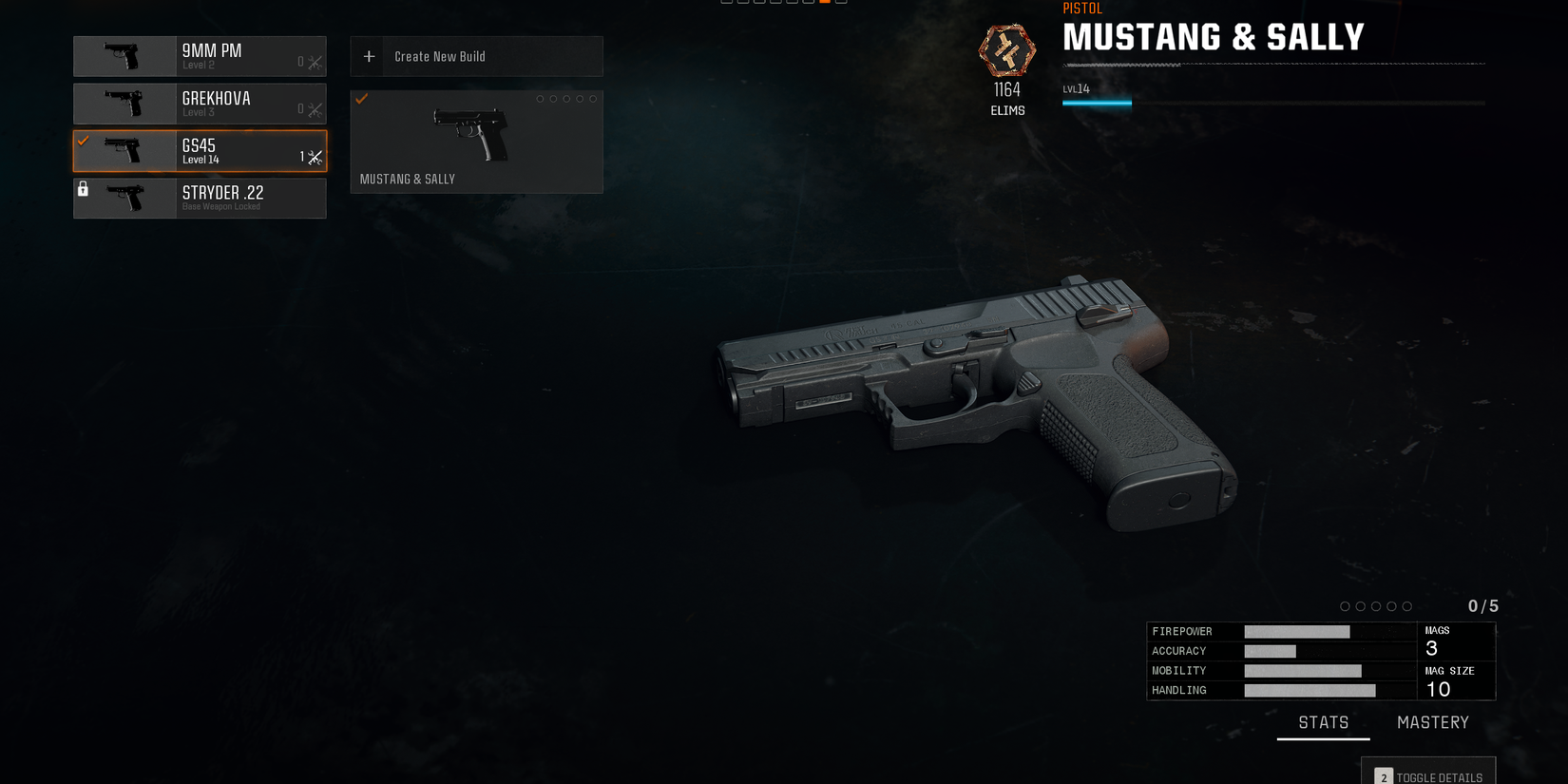Switch to the MASTERY tab

(x=1432, y=722)
